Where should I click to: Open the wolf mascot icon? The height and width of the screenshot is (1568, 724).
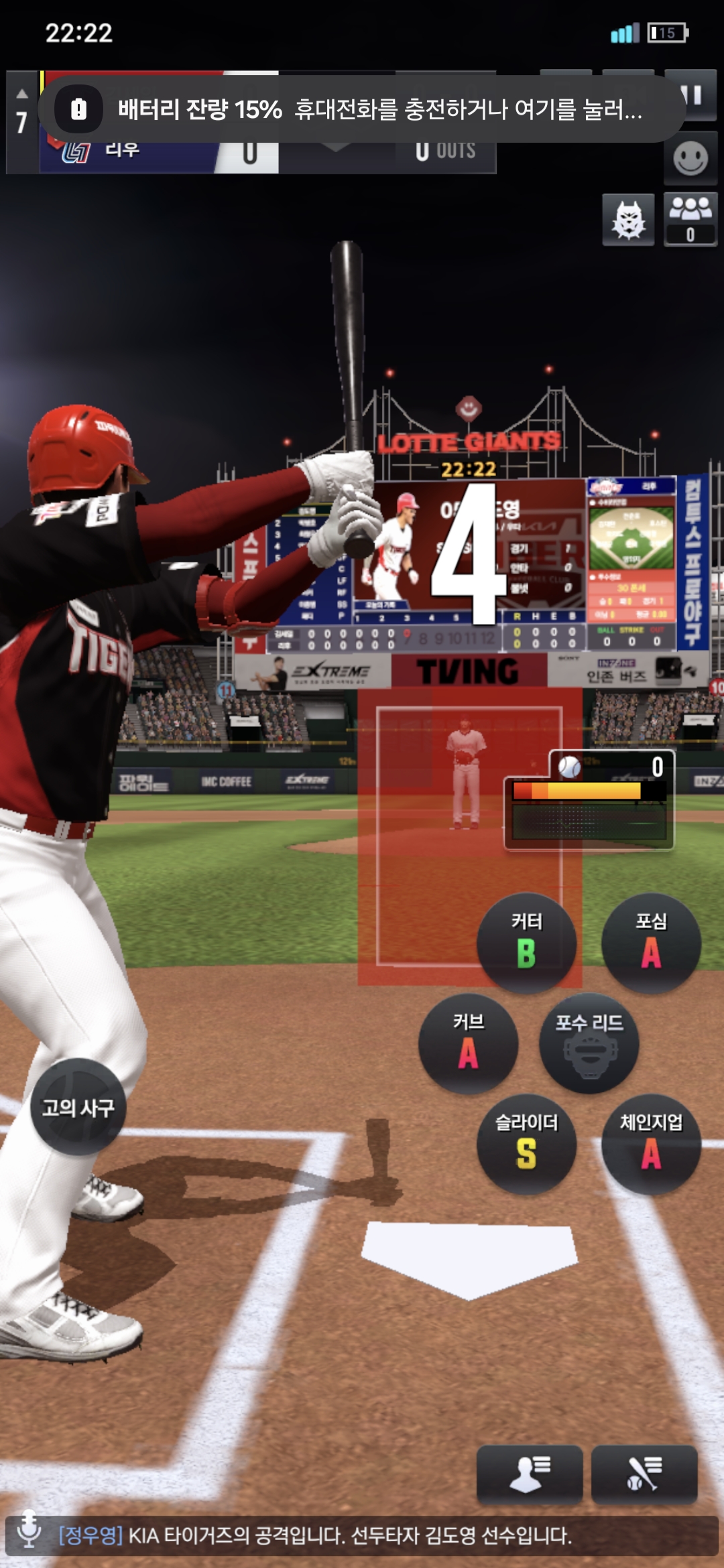click(x=628, y=220)
